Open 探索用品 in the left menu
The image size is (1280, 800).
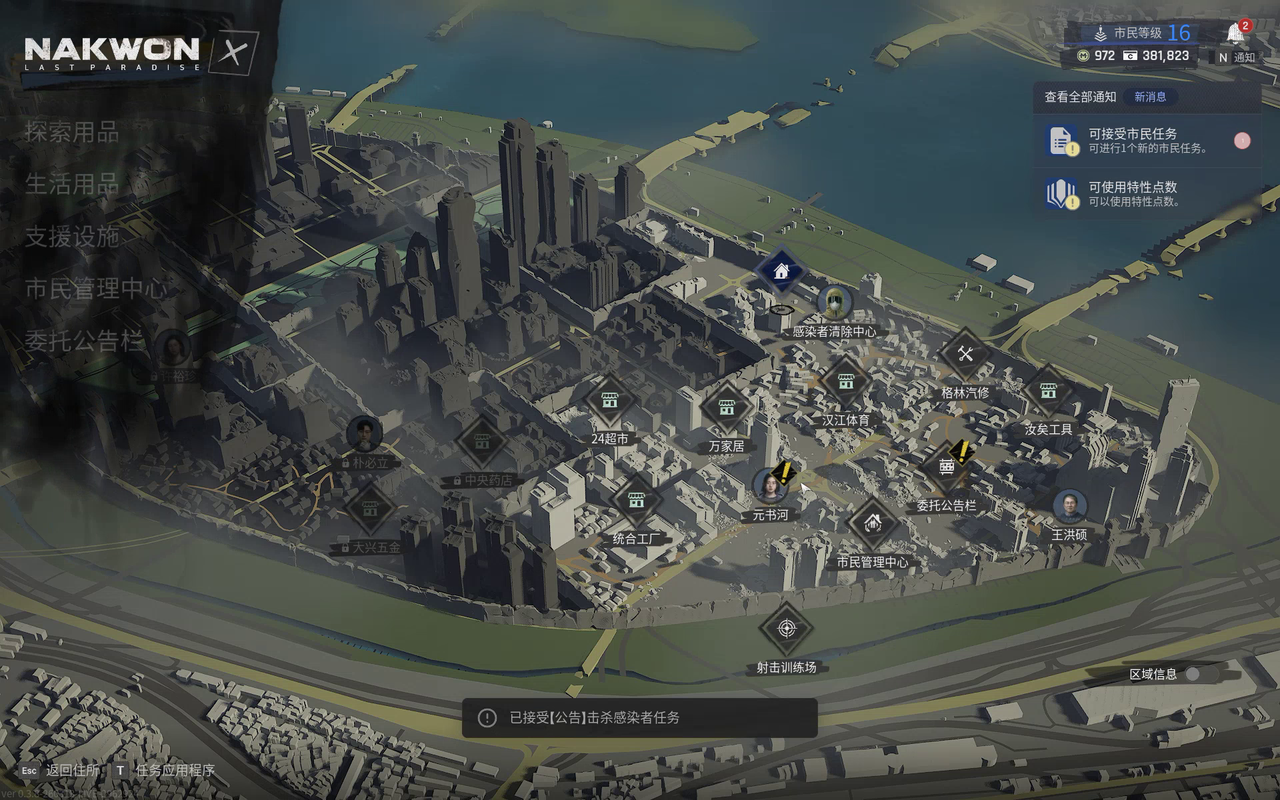click(x=72, y=132)
